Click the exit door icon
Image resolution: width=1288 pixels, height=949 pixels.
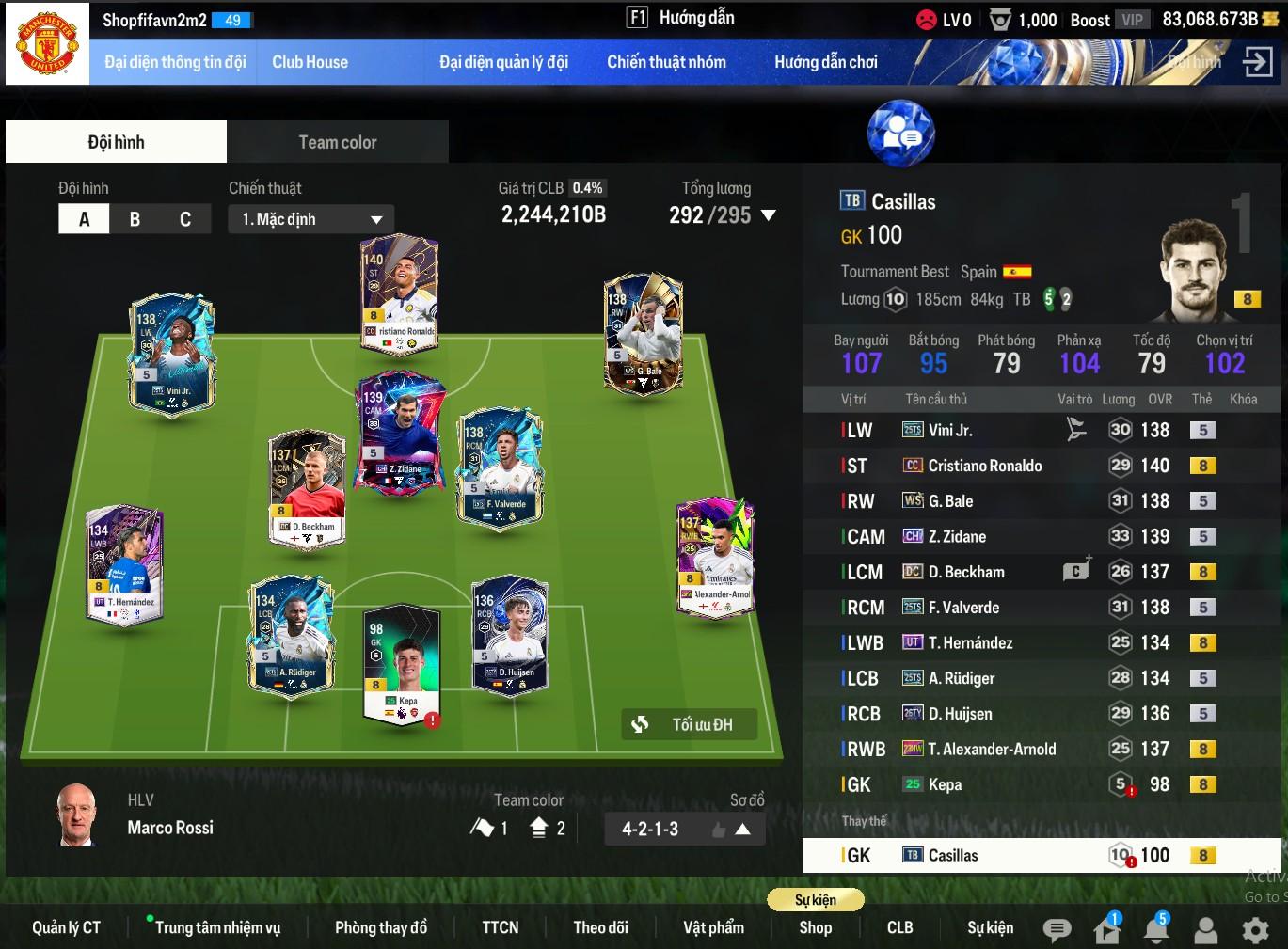[1257, 62]
